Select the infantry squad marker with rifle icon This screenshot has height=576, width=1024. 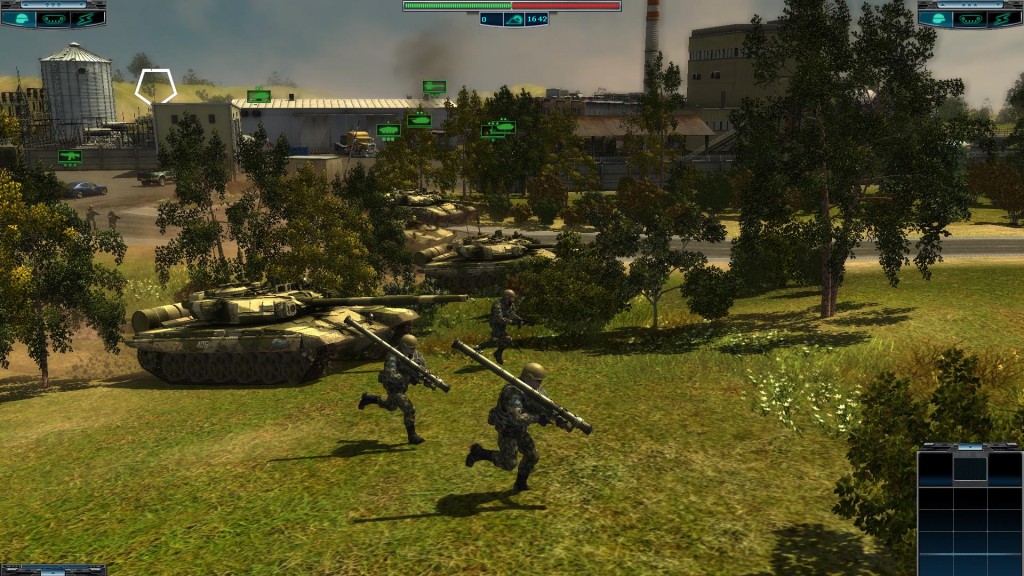coord(70,156)
